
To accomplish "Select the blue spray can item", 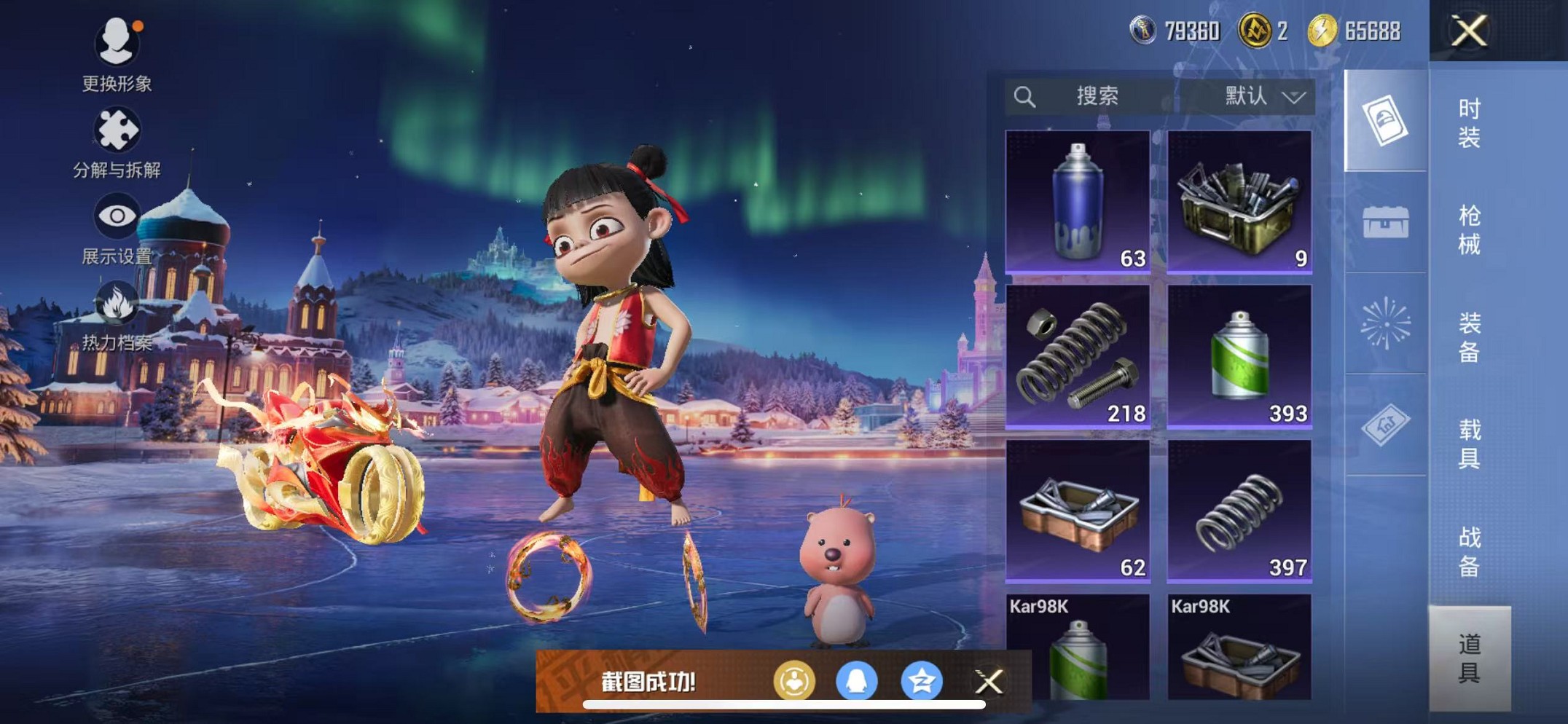I will (x=1078, y=202).
